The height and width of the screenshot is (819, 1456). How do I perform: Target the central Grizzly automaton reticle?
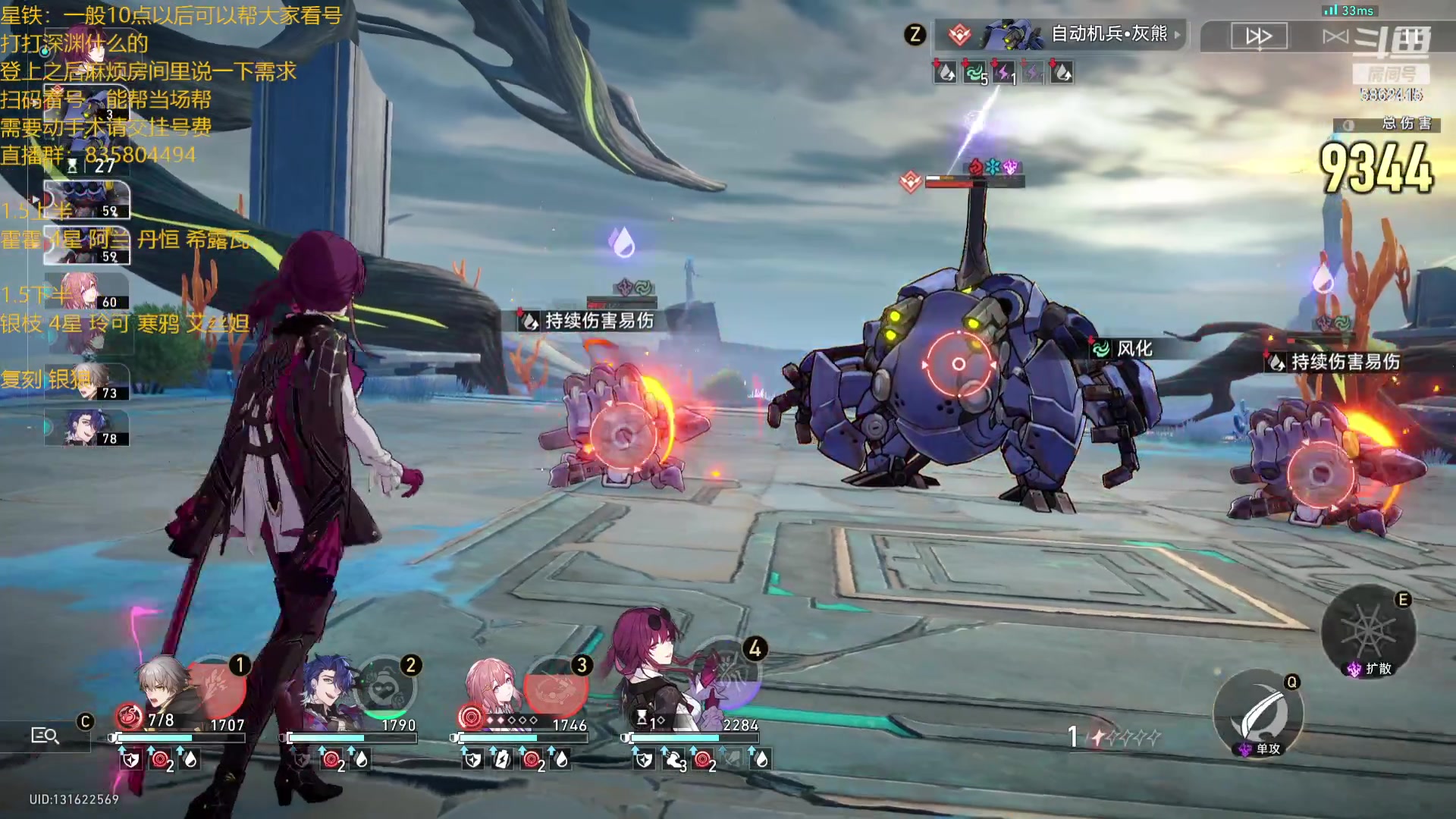pyautogui.click(x=959, y=364)
